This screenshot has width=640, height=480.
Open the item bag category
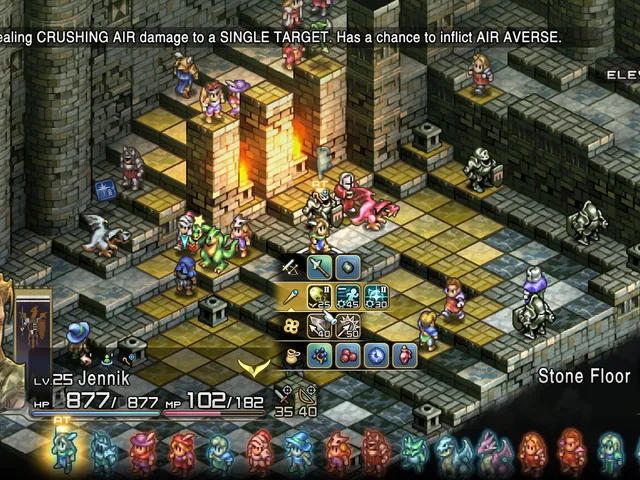pyautogui.click(x=291, y=354)
